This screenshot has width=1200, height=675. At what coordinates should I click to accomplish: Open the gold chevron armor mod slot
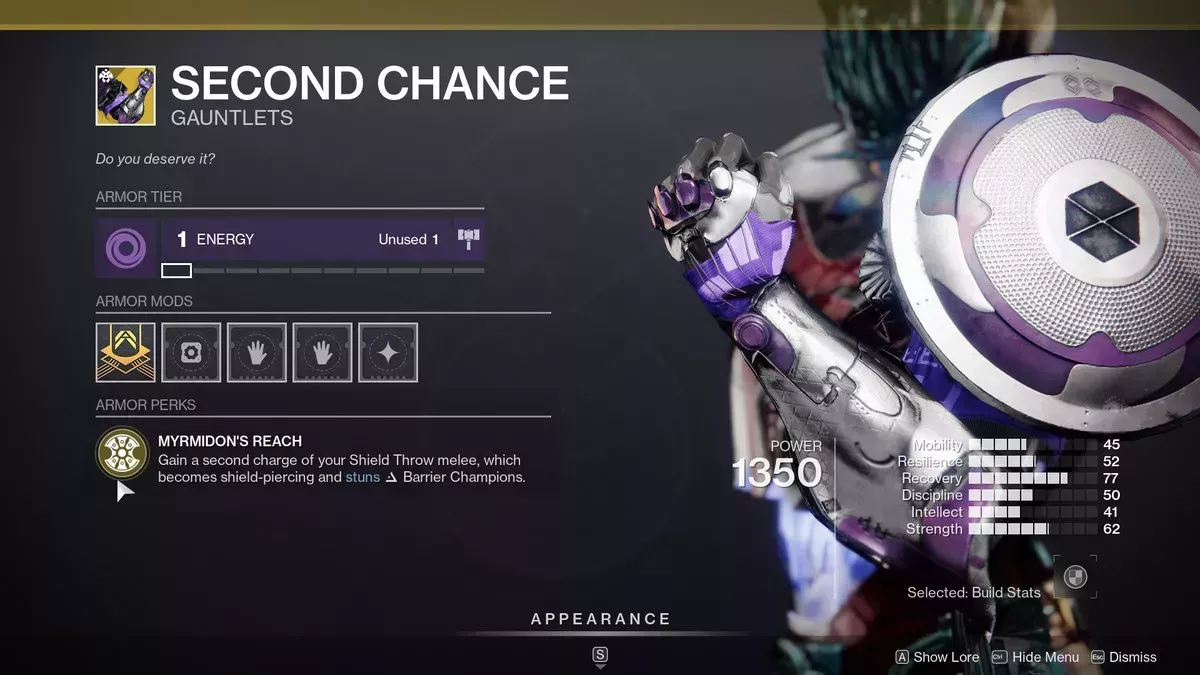125,352
